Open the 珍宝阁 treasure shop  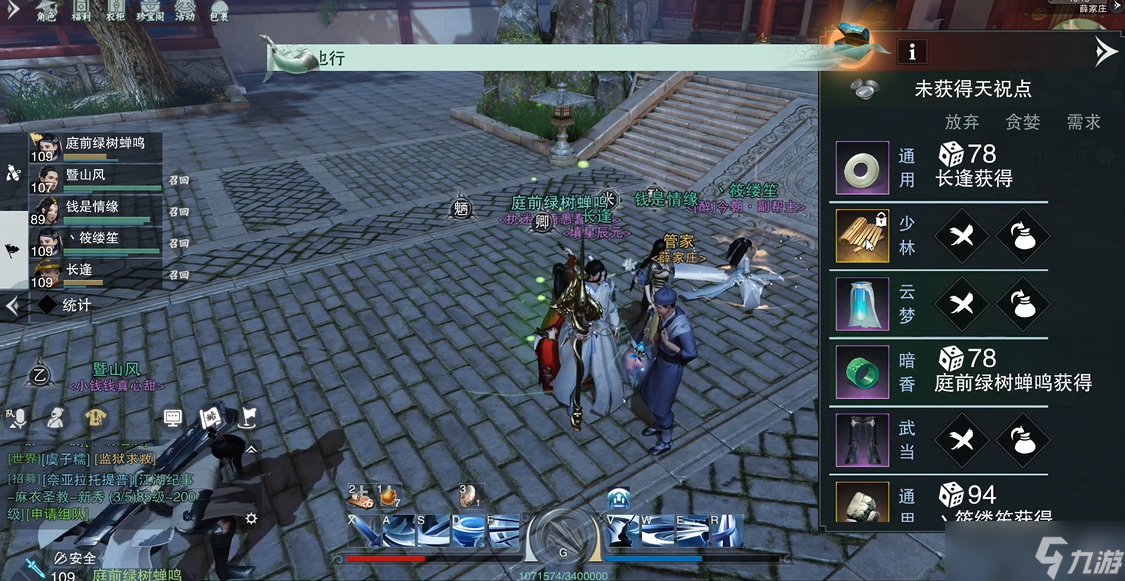point(150,11)
